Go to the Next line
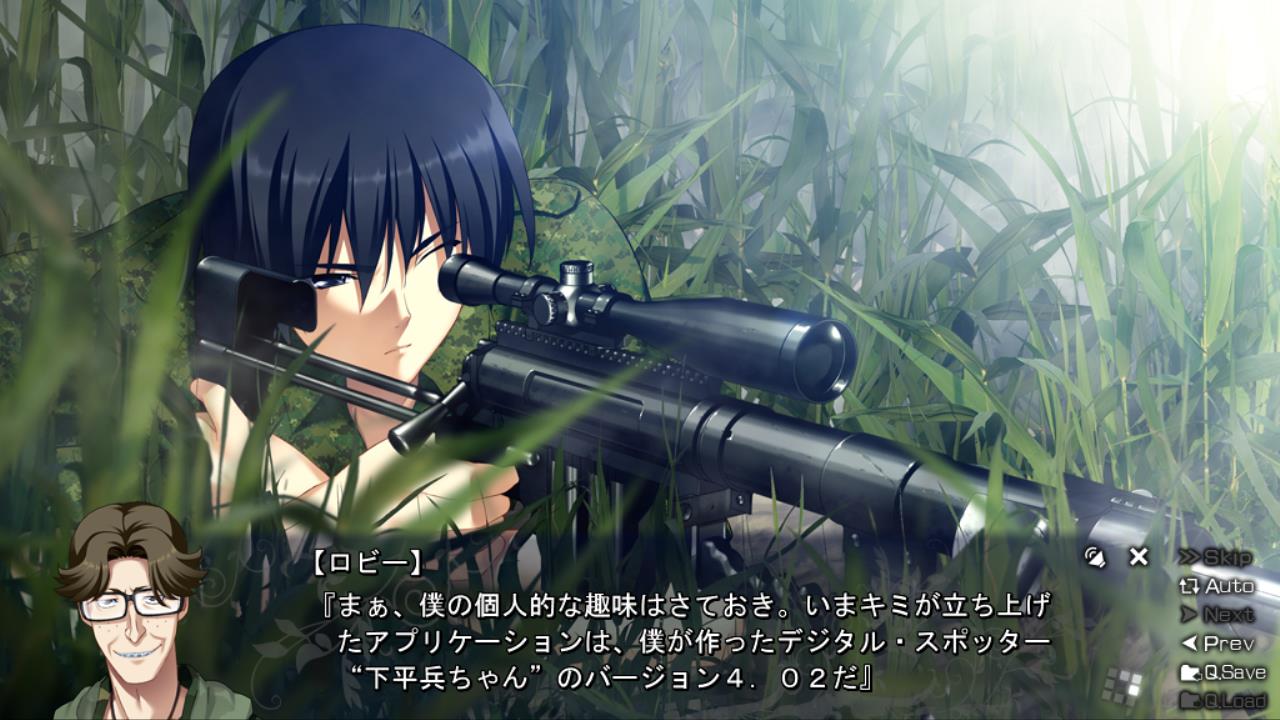 [x=1217, y=615]
